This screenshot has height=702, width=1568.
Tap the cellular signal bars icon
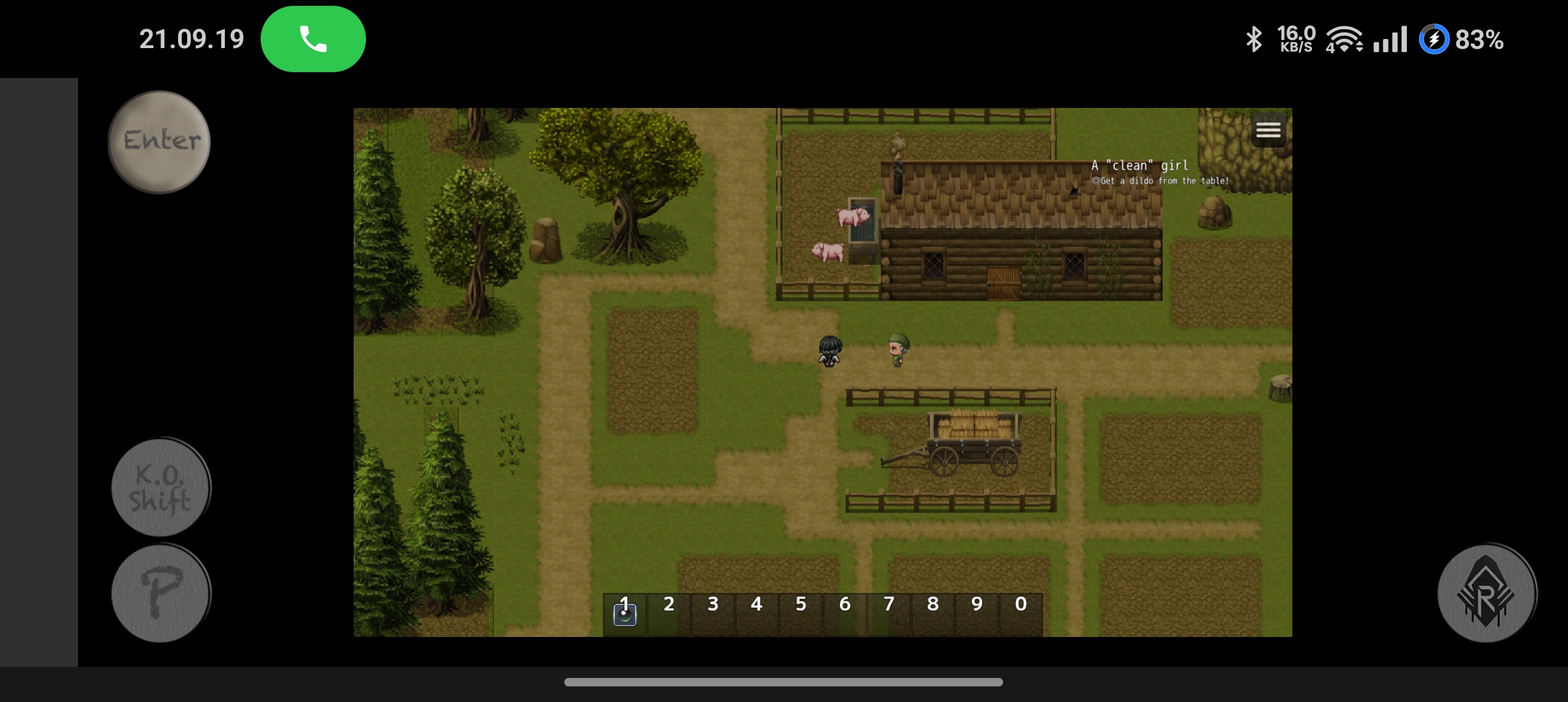tap(1391, 40)
